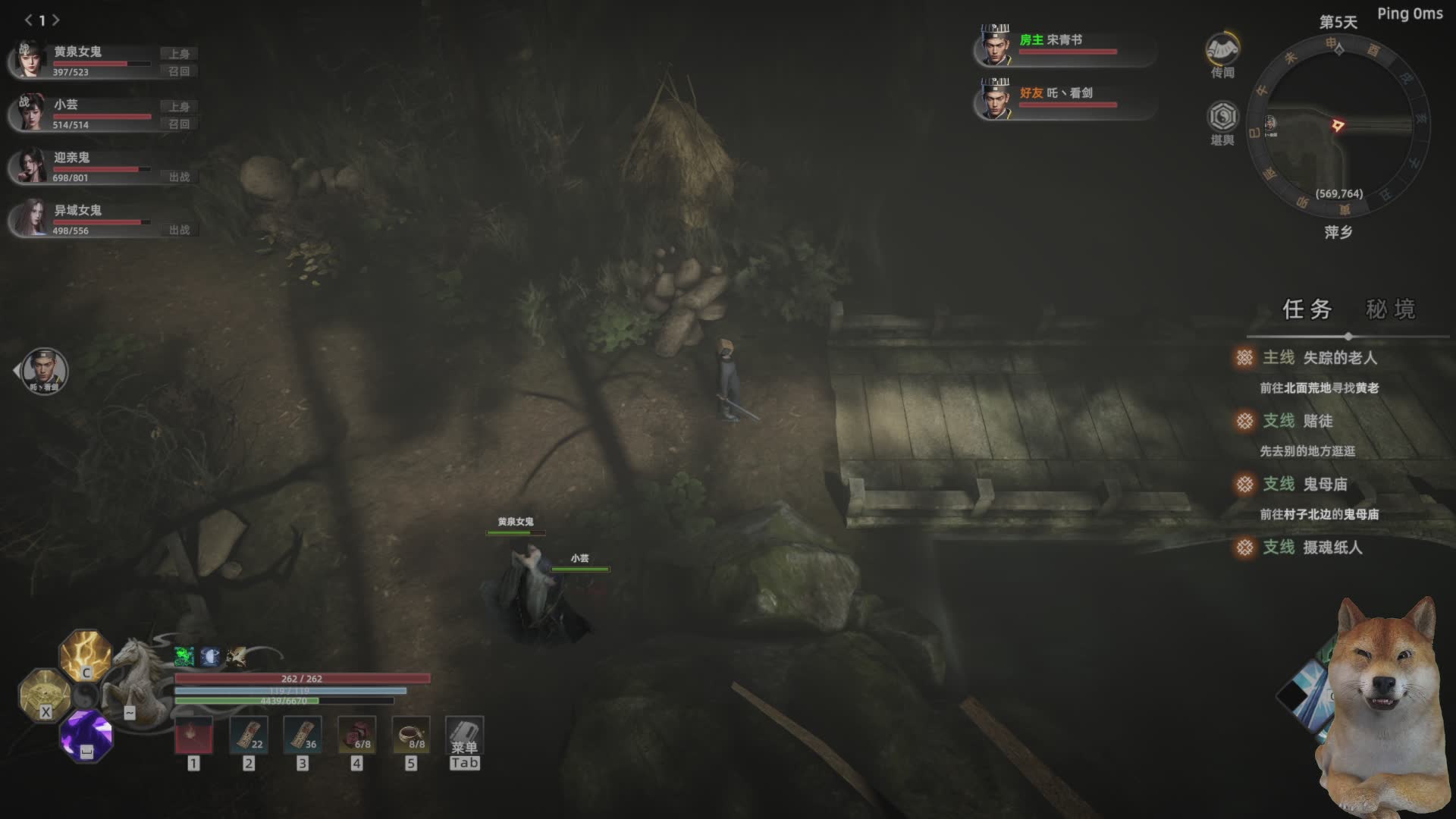This screenshot has height=819, width=1456.
Task: Click the circular compass minimap
Action: (x=1338, y=125)
